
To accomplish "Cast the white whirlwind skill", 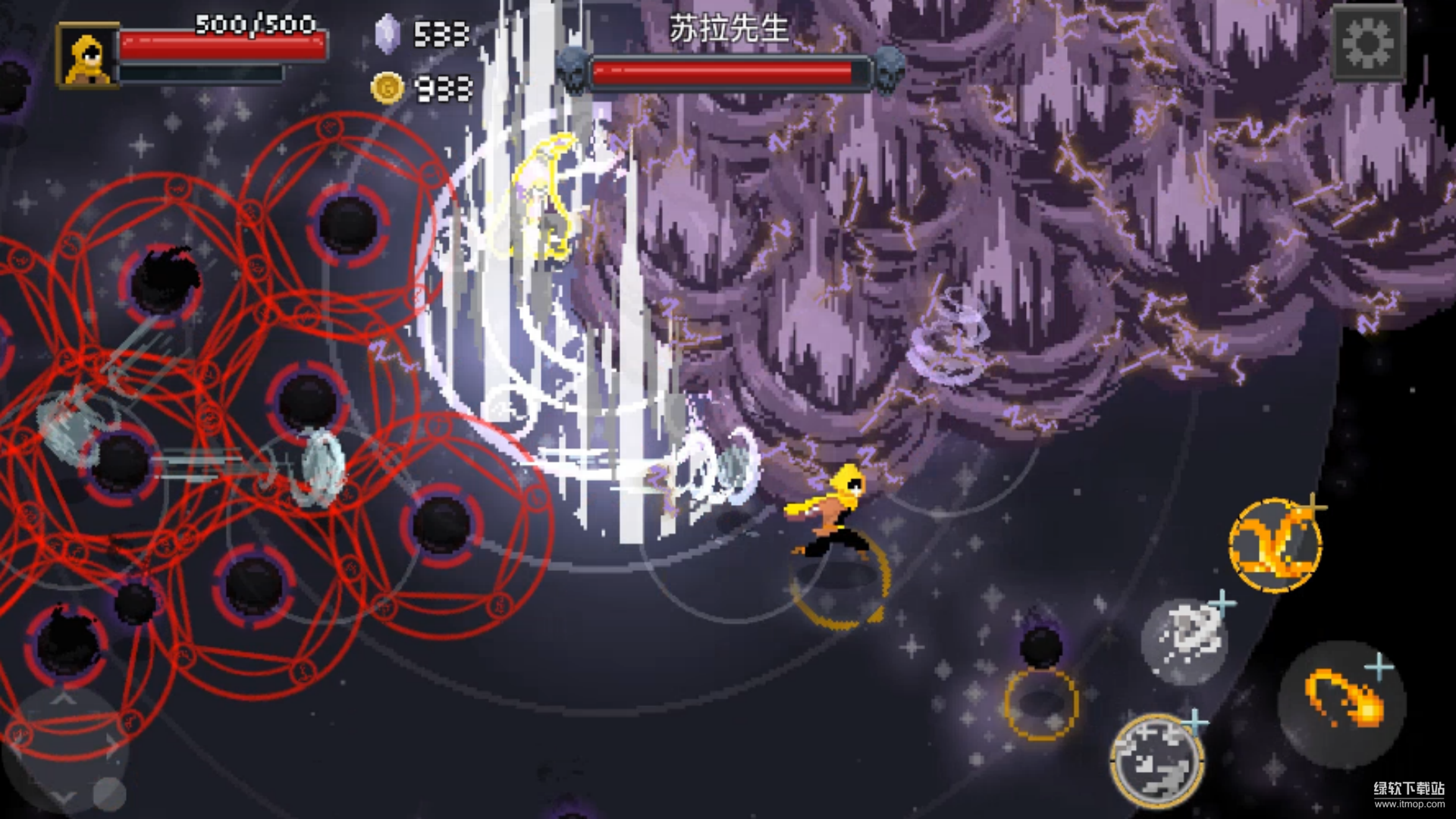I will [x=1184, y=640].
